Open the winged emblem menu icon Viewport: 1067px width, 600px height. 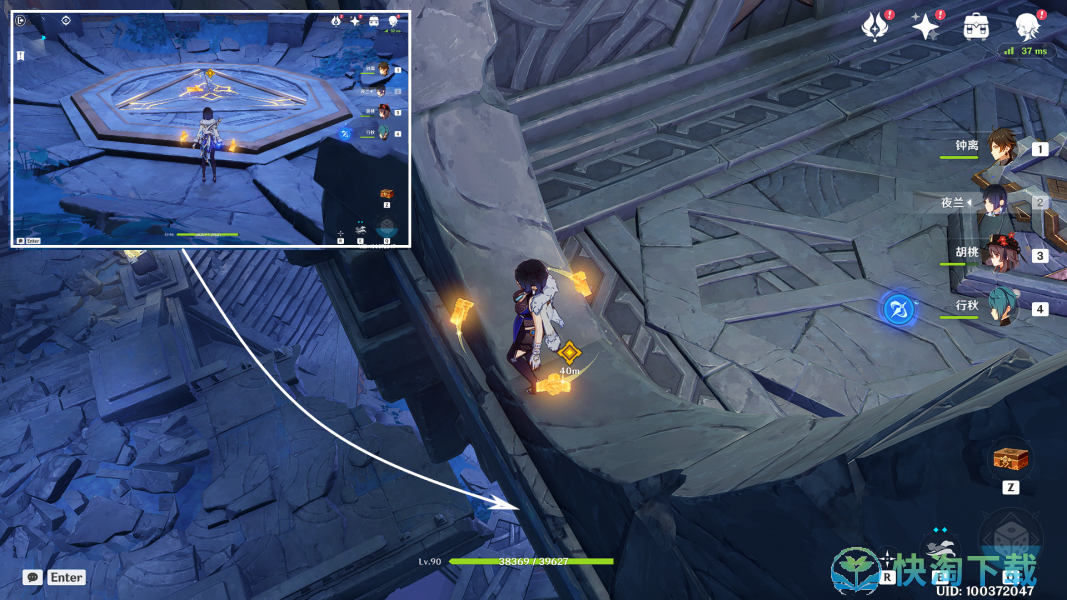point(877,27)
